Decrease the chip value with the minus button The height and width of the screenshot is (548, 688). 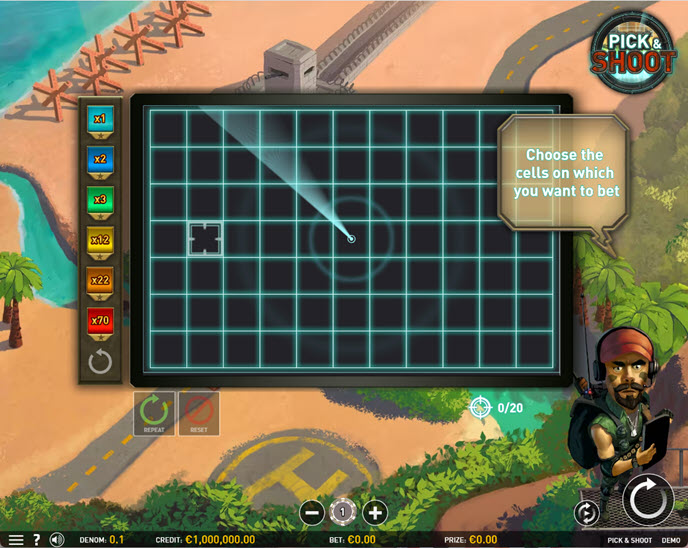click(311, 513)
